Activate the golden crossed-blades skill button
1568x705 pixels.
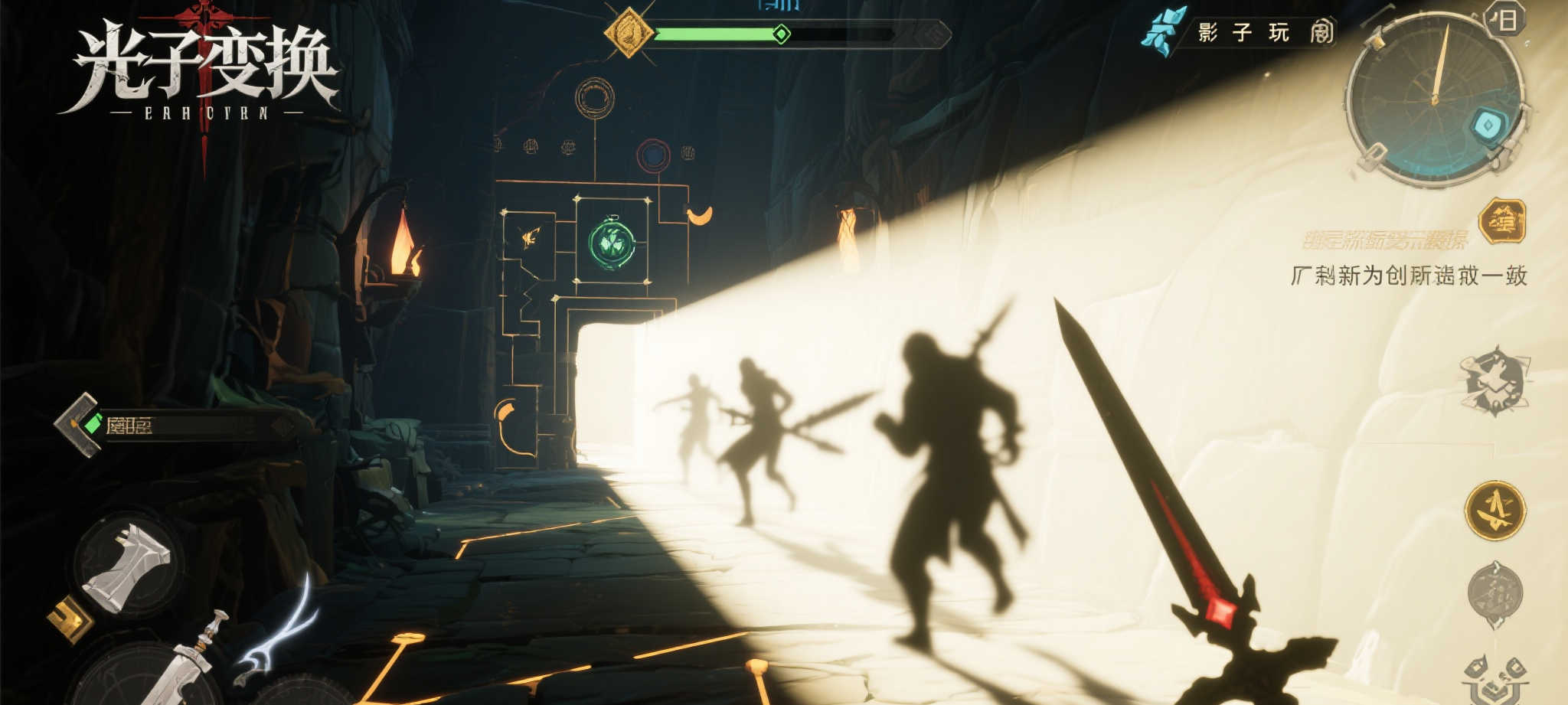point(1495,511)
